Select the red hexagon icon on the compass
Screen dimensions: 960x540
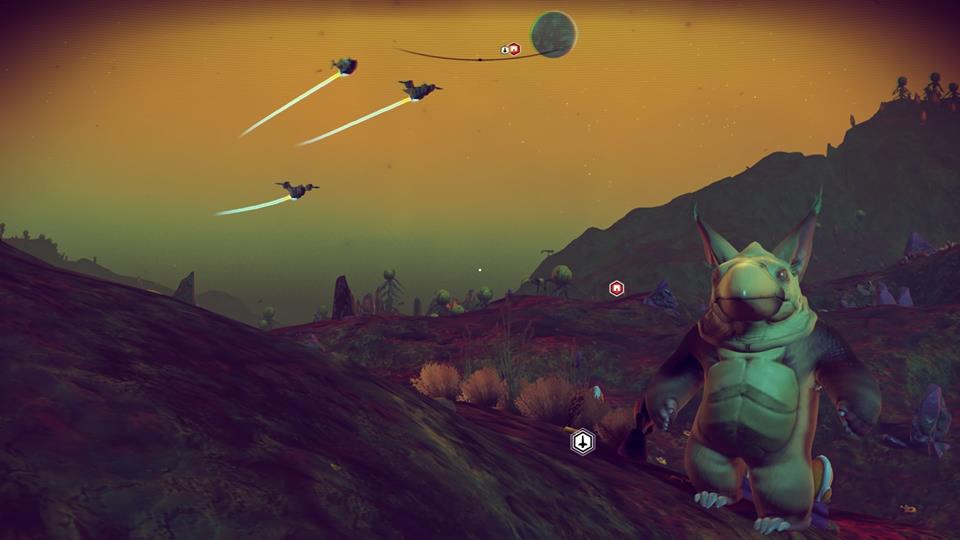pyautogui.click(x=514, y=49)
